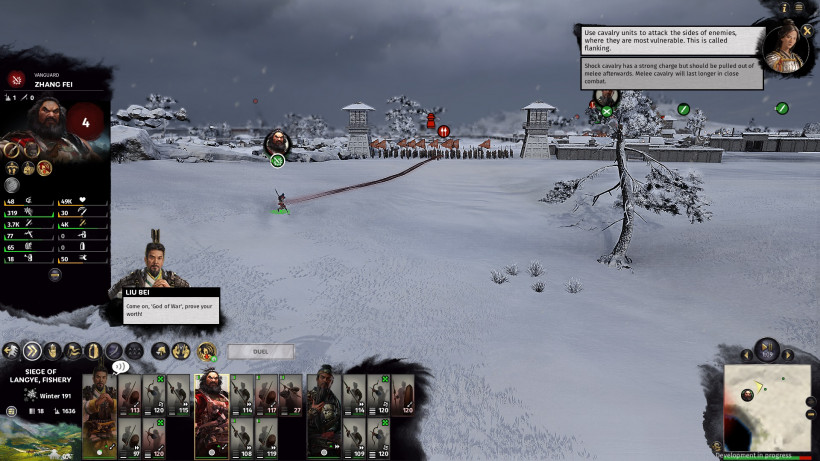Open the game menu icon

pyautogui.click(x=799, y=8)
